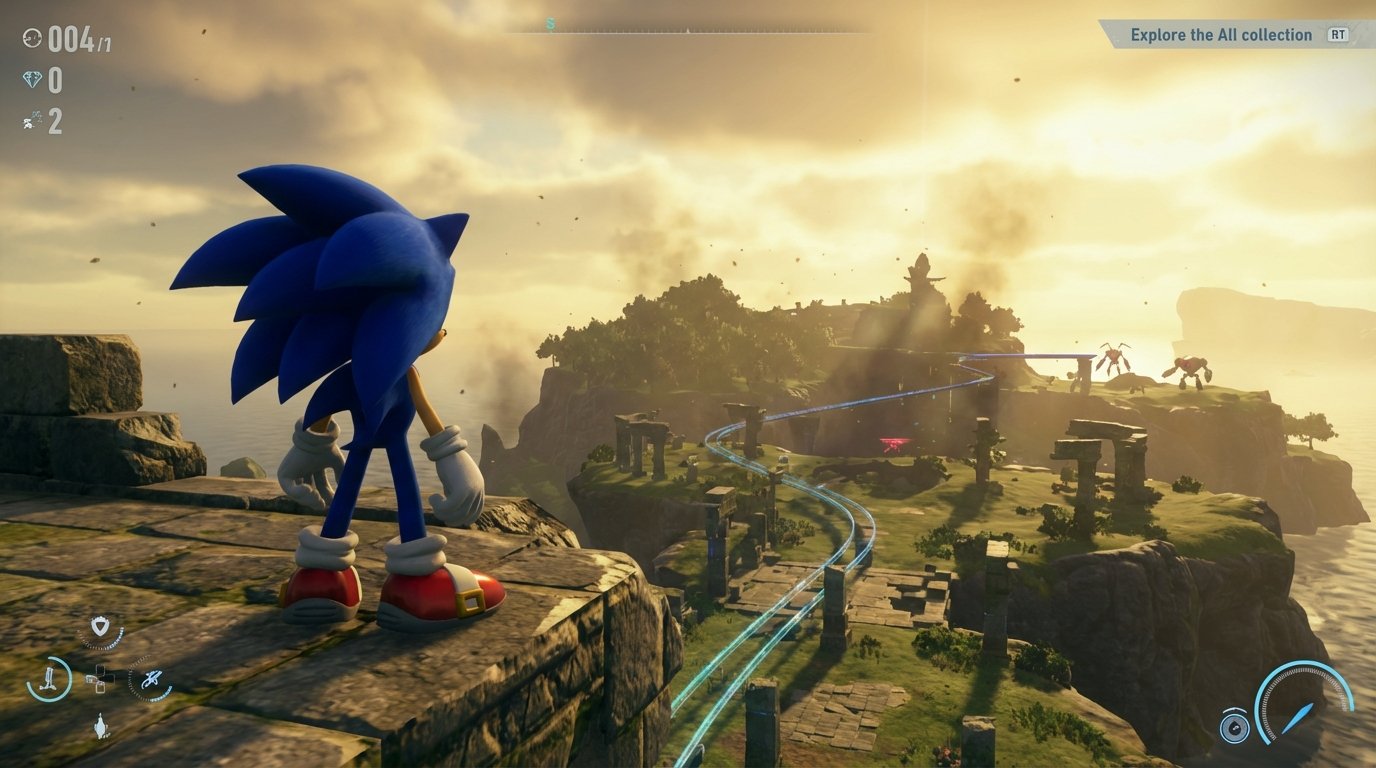Select the ring count 004 display
Viewport: 1376px width, 768px height.
(x=67, y=38)
